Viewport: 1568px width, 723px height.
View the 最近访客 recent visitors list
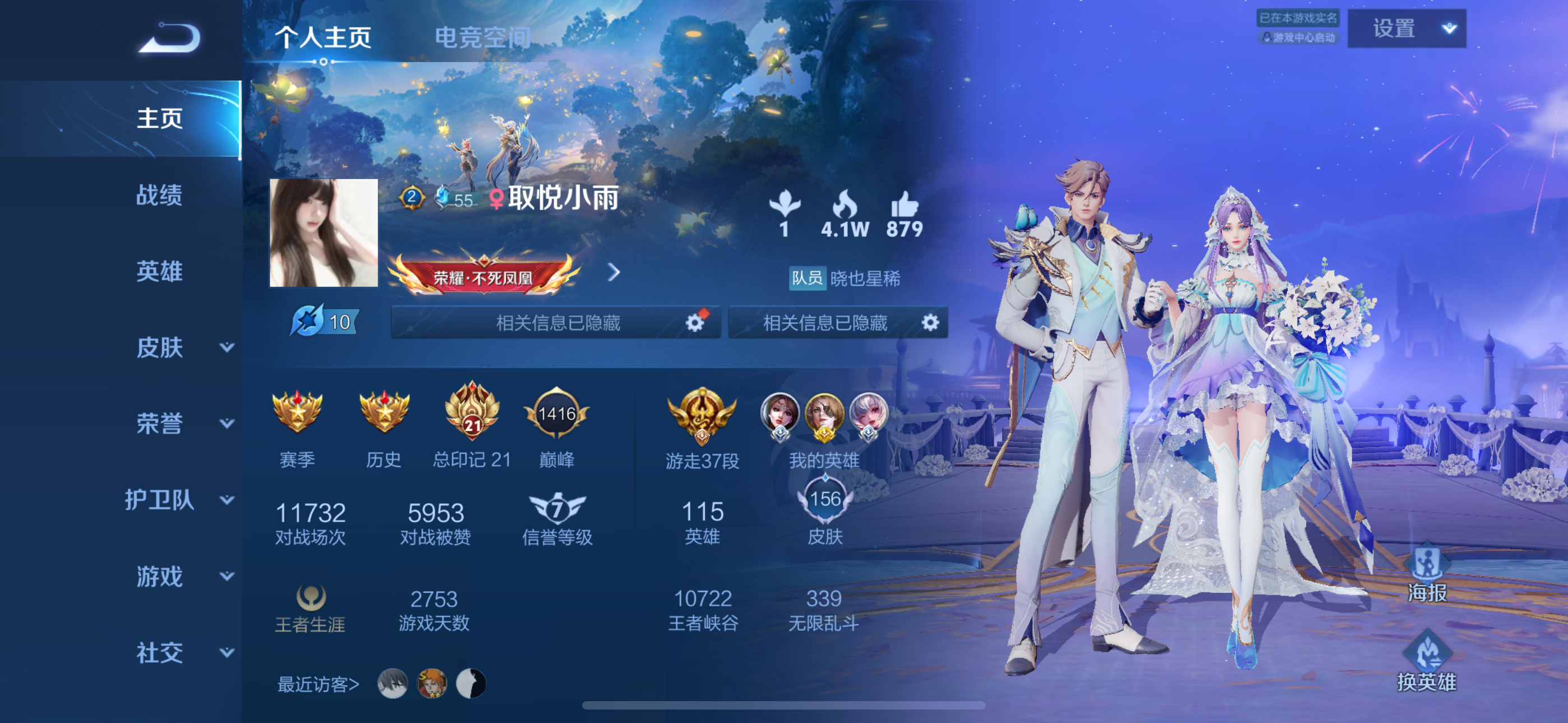point(318,684)
